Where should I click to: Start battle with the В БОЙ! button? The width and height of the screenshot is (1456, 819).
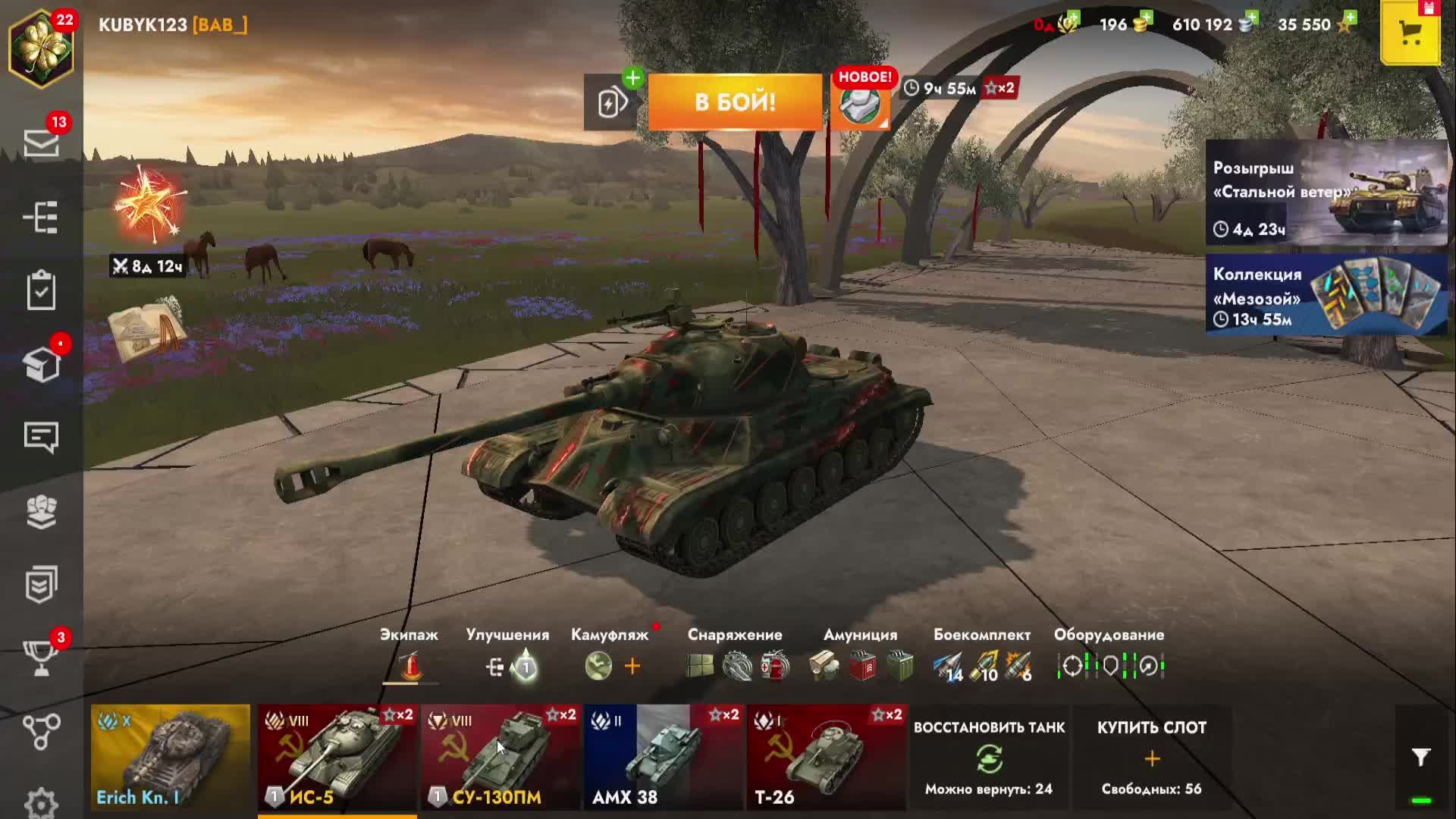734,102
